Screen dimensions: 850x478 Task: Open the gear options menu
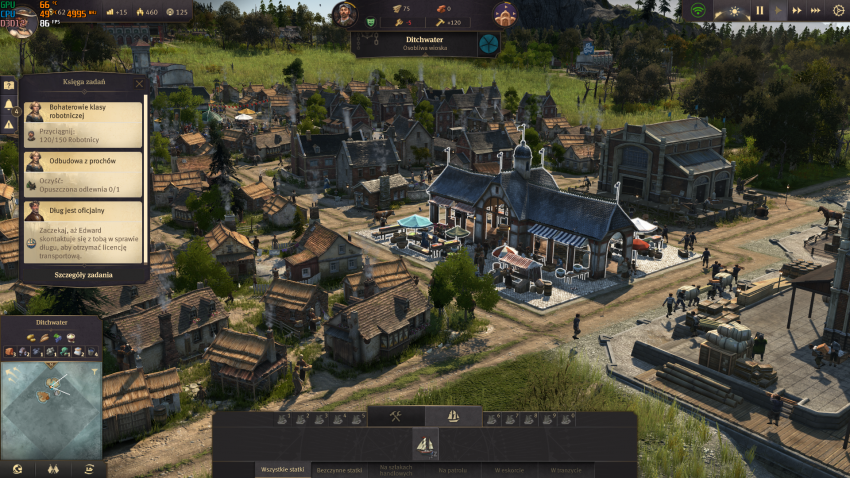pos(838,11)
